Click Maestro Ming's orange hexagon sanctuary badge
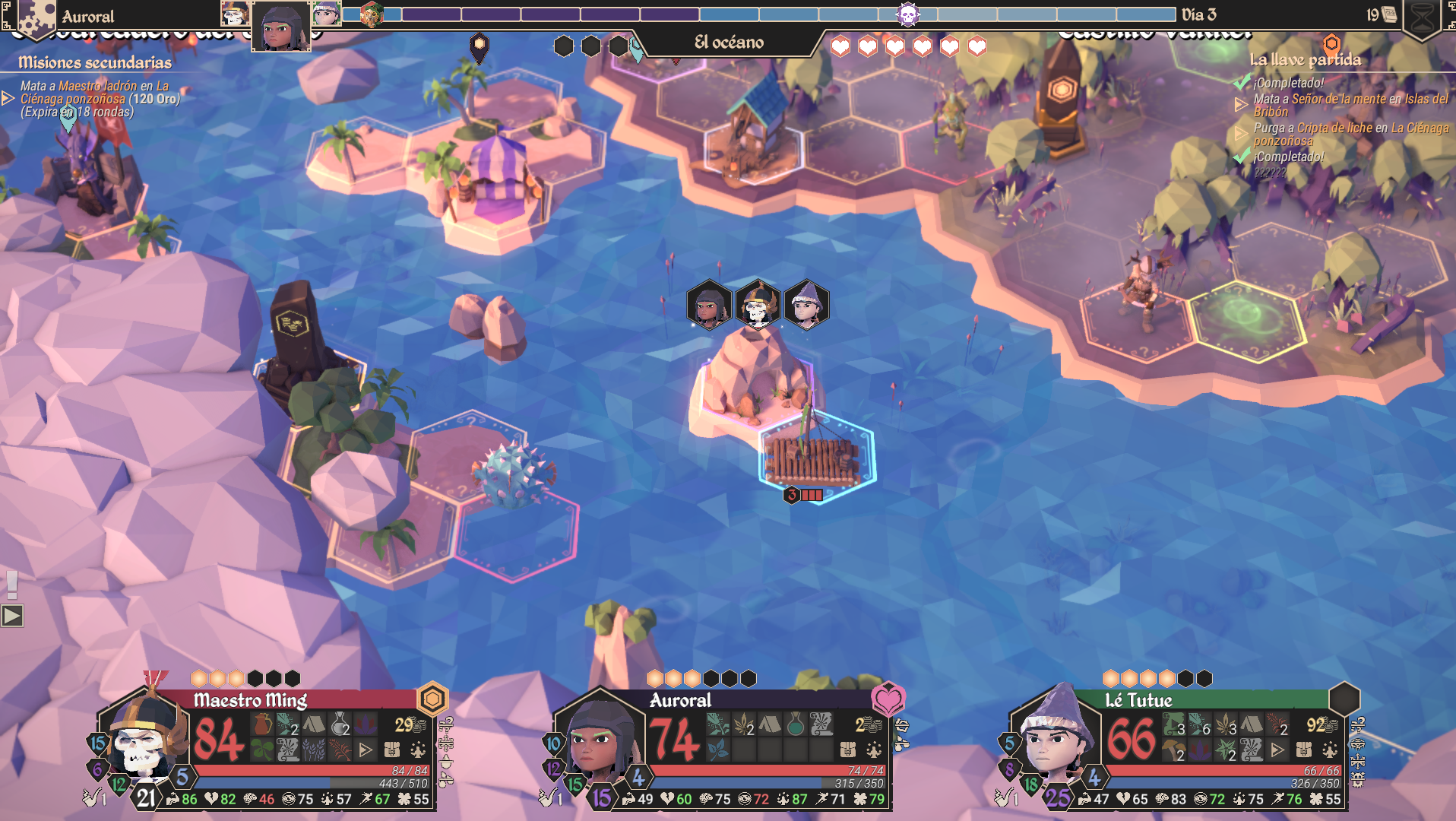 coord(432,699)
